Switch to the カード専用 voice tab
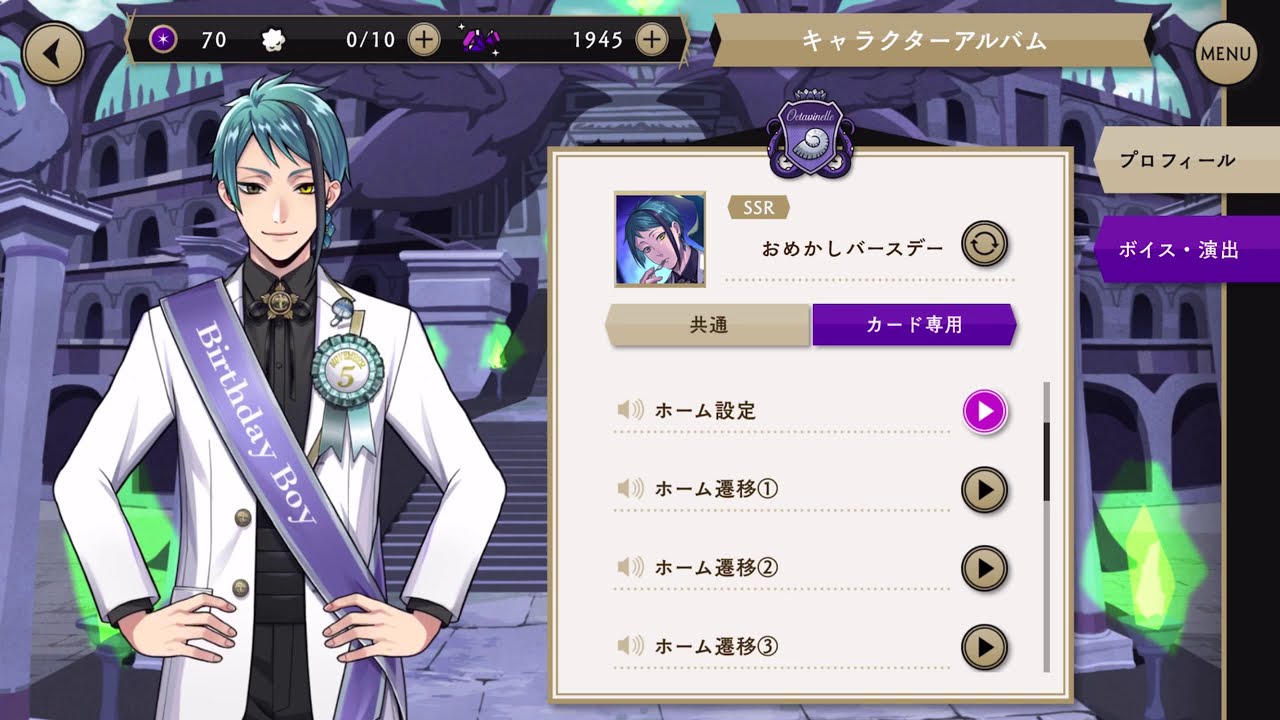This screenshot has height=720, width=1280. click(x=913, y=324)
